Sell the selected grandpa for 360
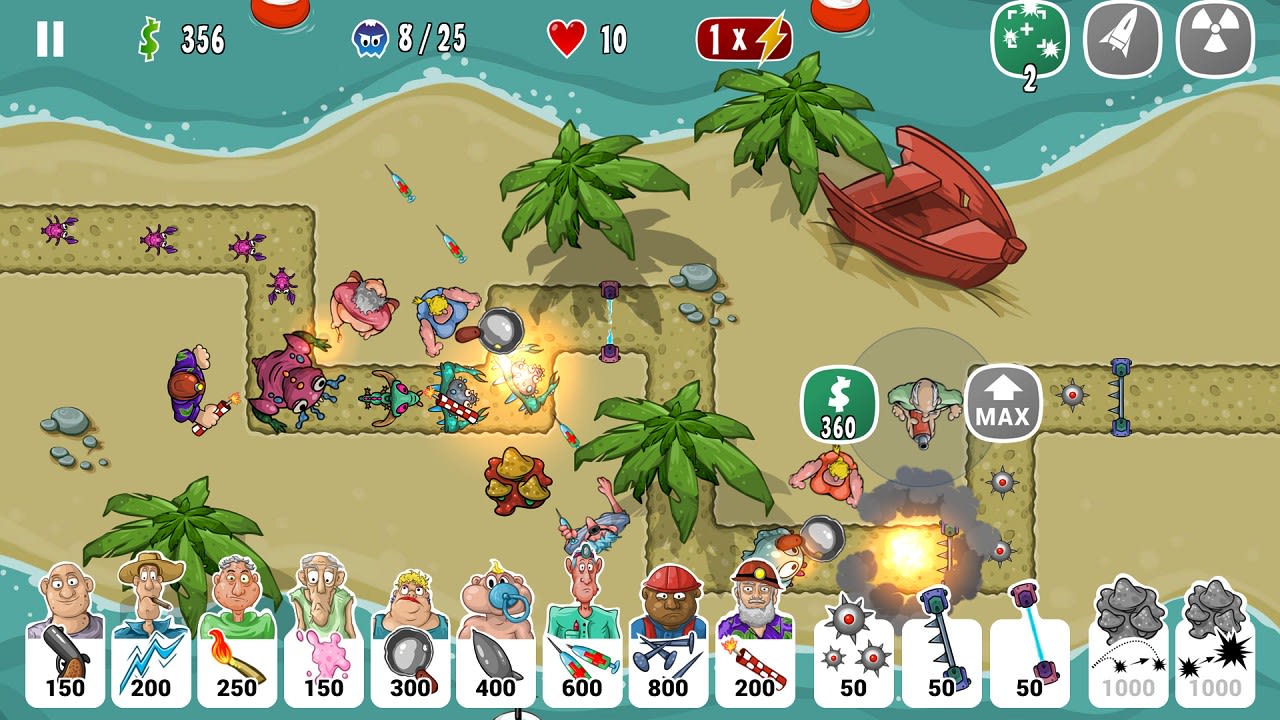1280x720 pixels. point(839,403)
